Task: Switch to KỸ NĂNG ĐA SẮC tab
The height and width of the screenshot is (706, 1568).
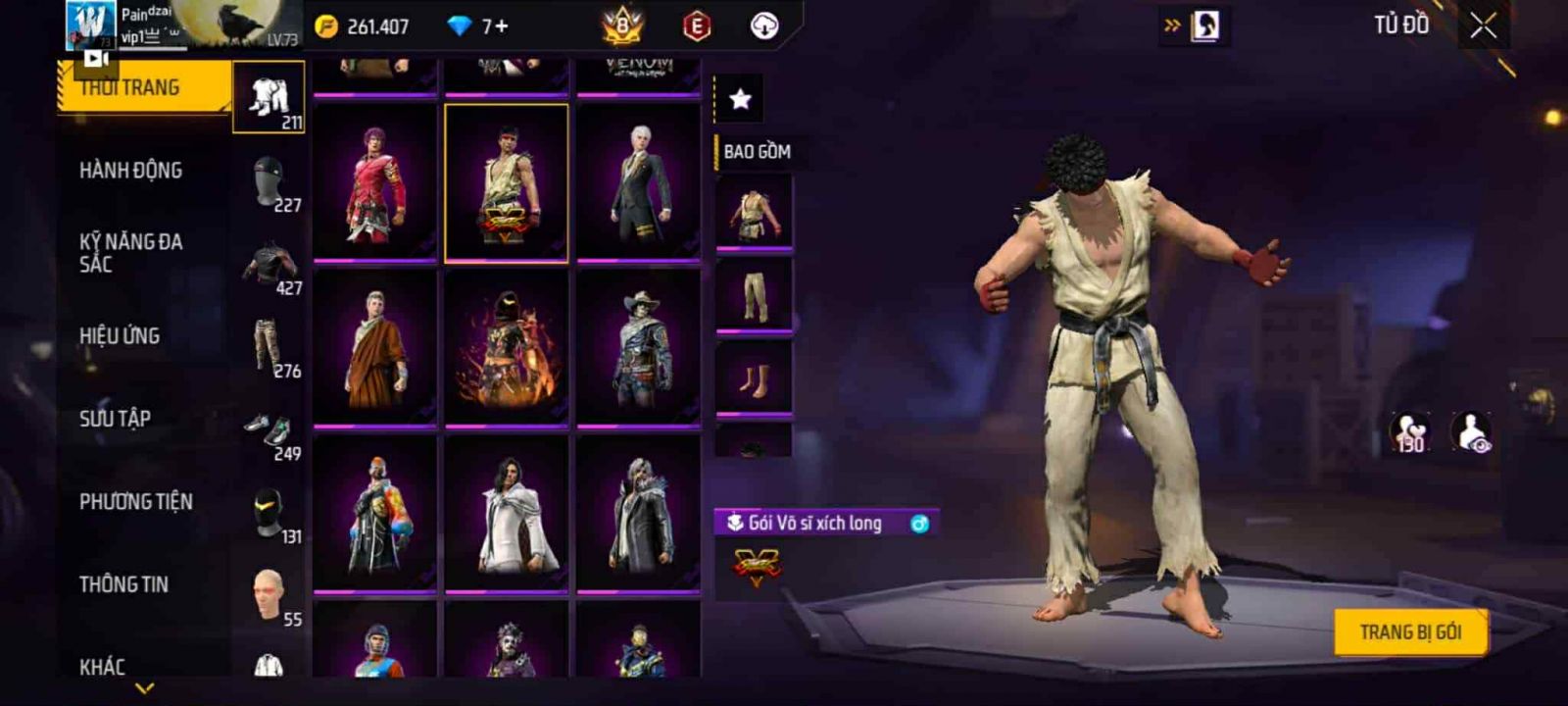Action: (131, 253)
